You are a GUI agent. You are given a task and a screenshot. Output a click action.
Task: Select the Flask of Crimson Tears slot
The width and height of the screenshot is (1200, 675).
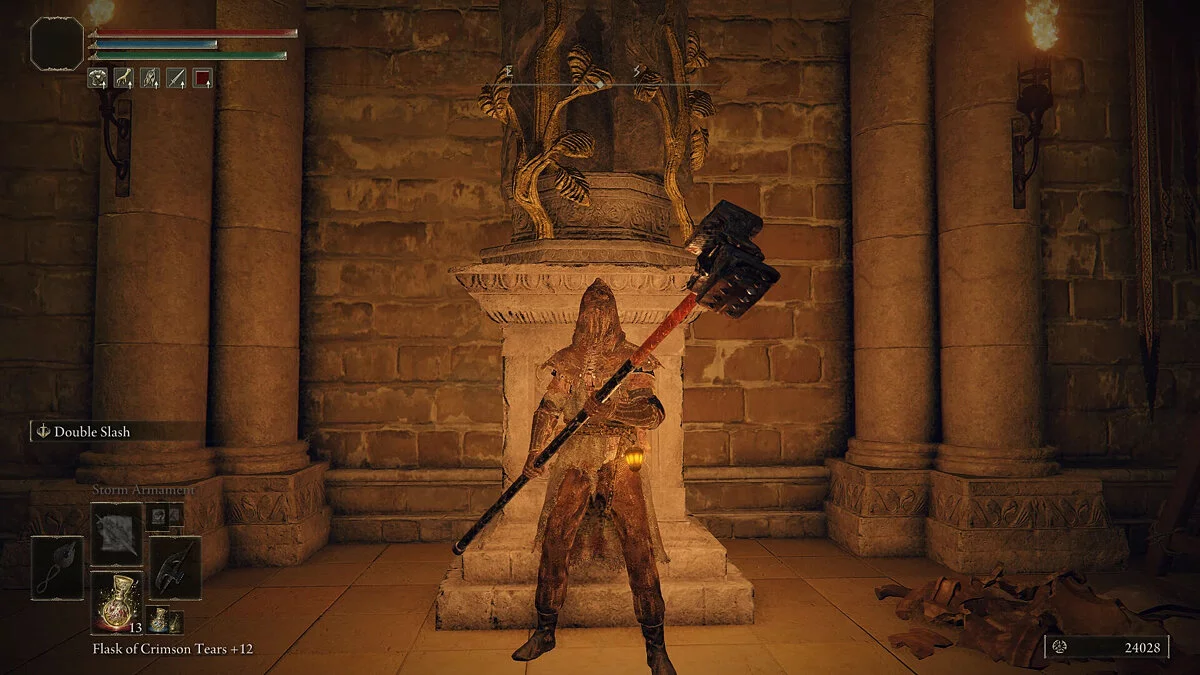point(116,602)
